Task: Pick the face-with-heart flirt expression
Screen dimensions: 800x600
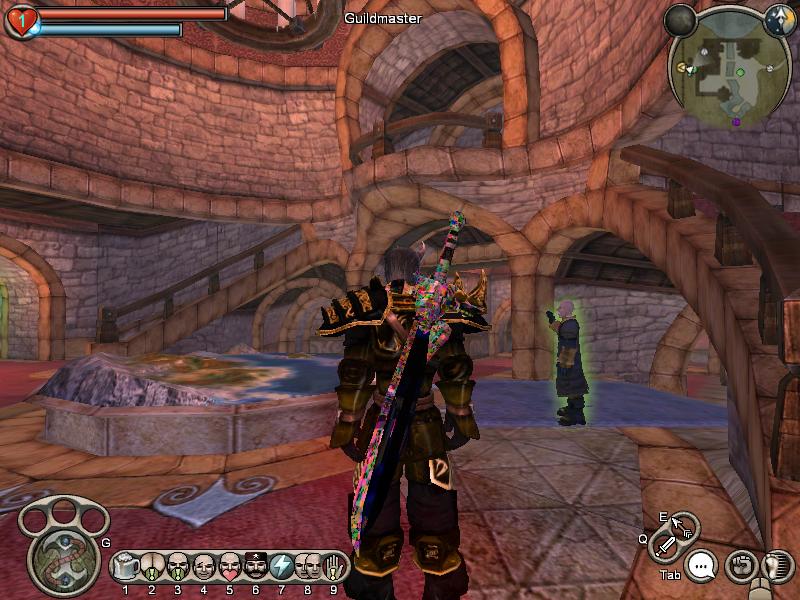Action: 230,567
